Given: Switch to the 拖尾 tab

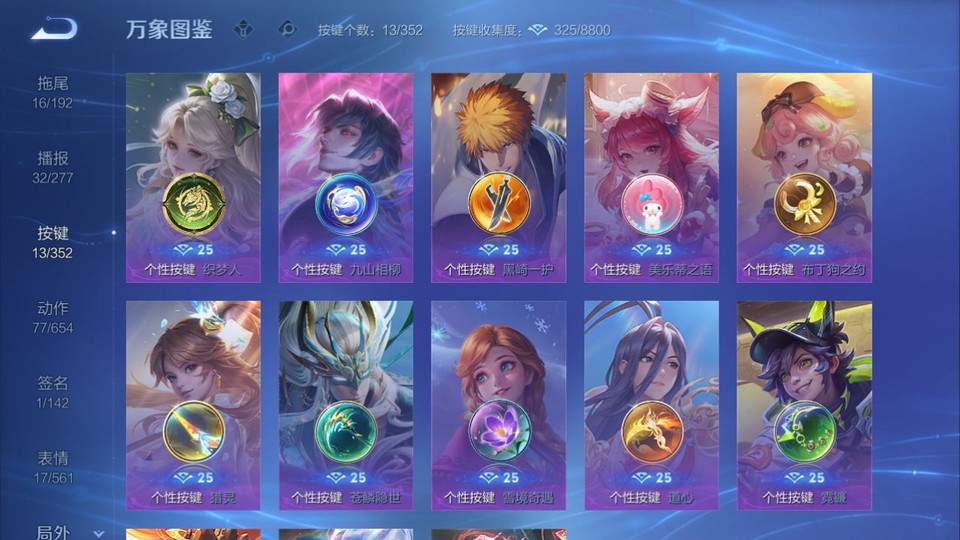Looking at the screenshot, I should 53,91.
